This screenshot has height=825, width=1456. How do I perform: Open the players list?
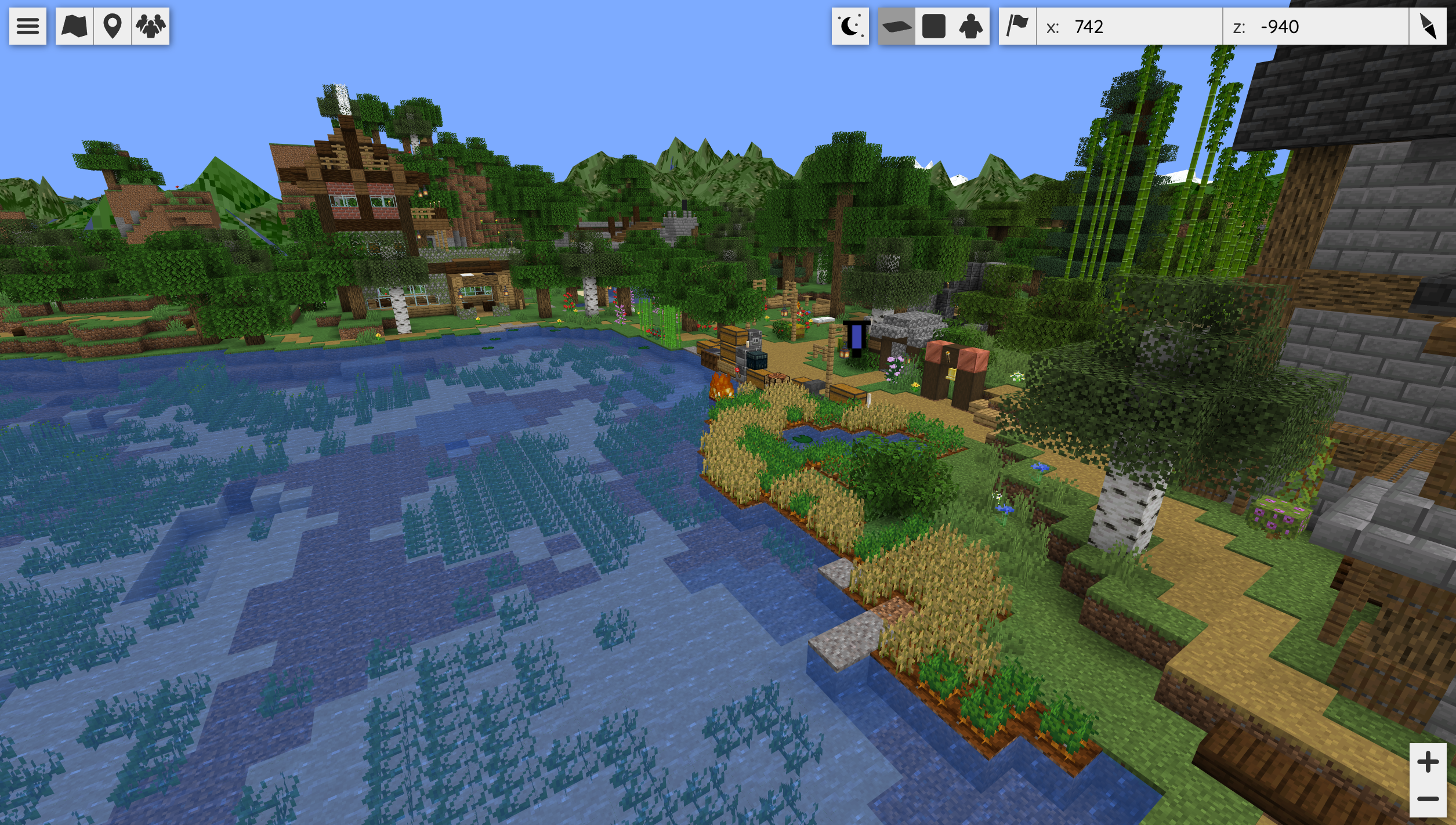tap(151, 26)
